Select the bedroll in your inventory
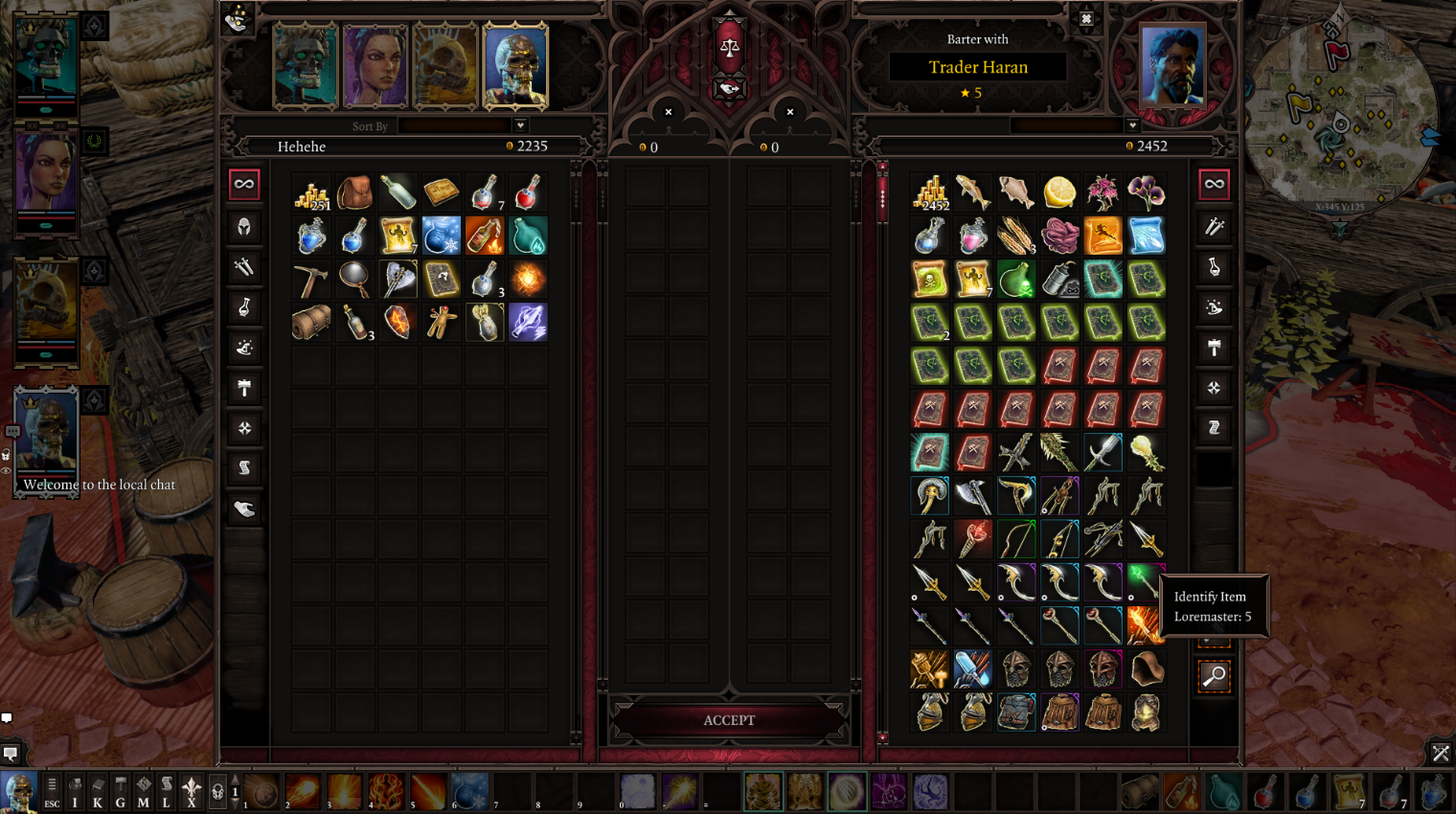The width and height of the screenshot is (1456, 814). pyautogui.click(x=311, y=323)
